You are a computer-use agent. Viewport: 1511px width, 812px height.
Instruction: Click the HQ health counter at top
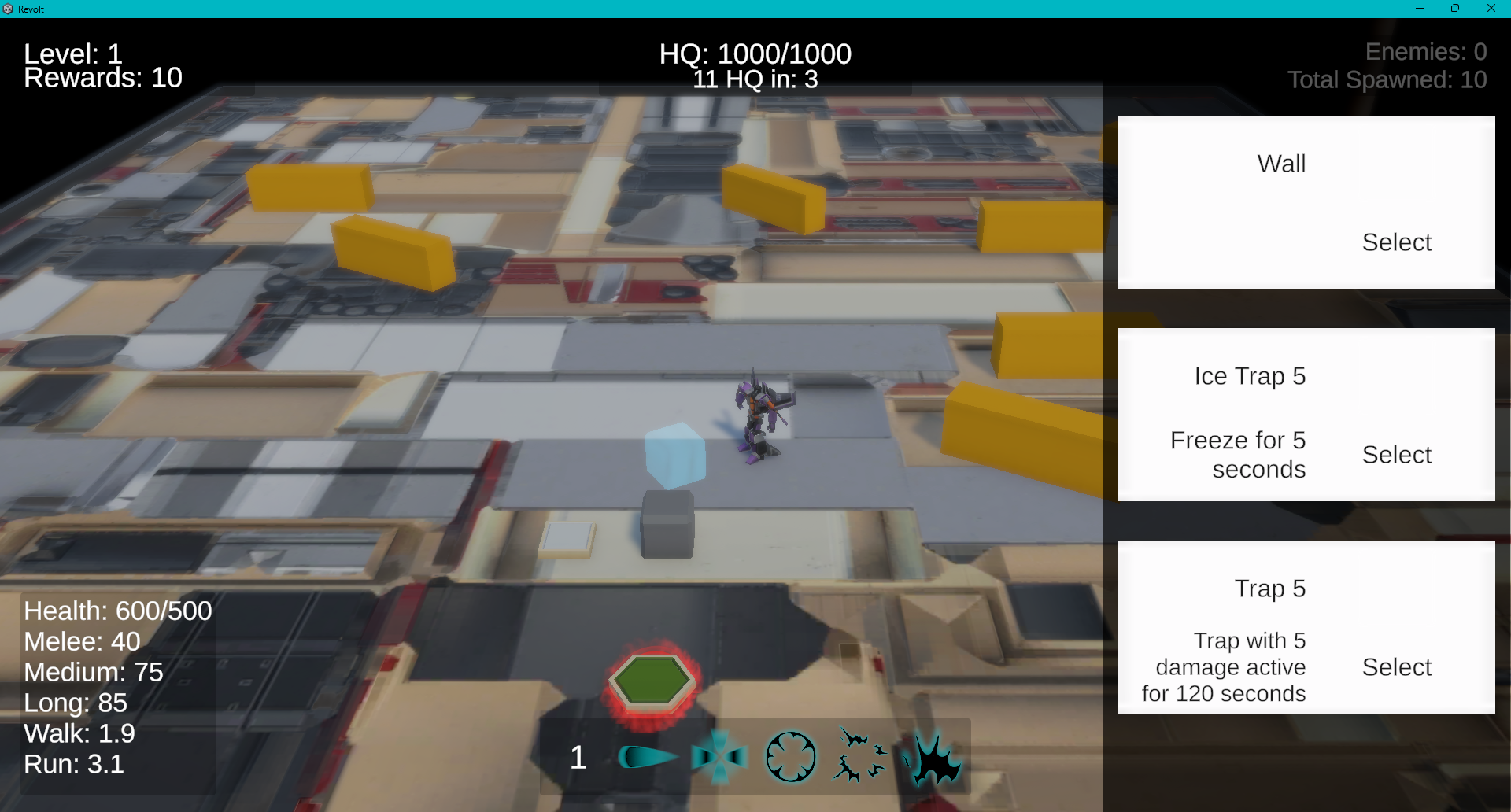coord(755,54)
